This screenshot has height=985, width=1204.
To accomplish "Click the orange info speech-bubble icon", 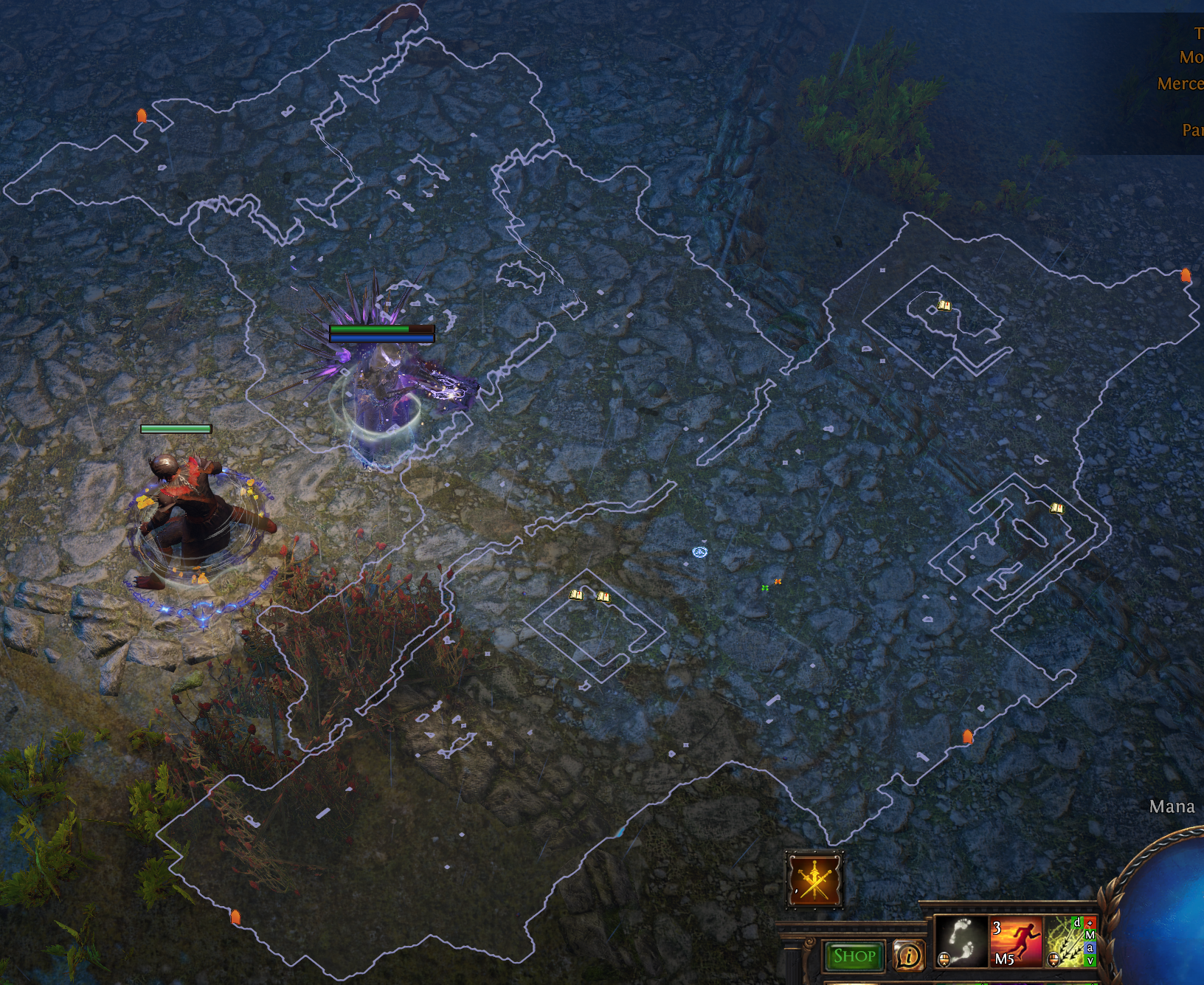I will pos(908,956).
